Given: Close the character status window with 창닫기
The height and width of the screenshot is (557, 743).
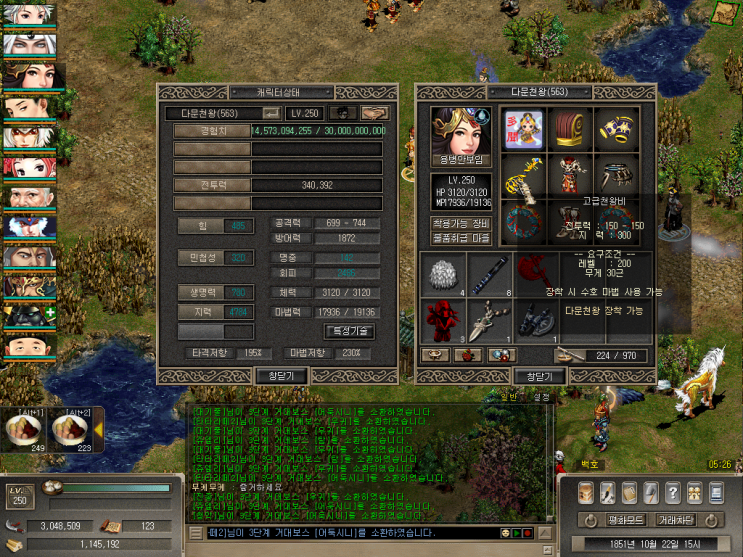Looking at the screenshot, I should coord(277,376).
